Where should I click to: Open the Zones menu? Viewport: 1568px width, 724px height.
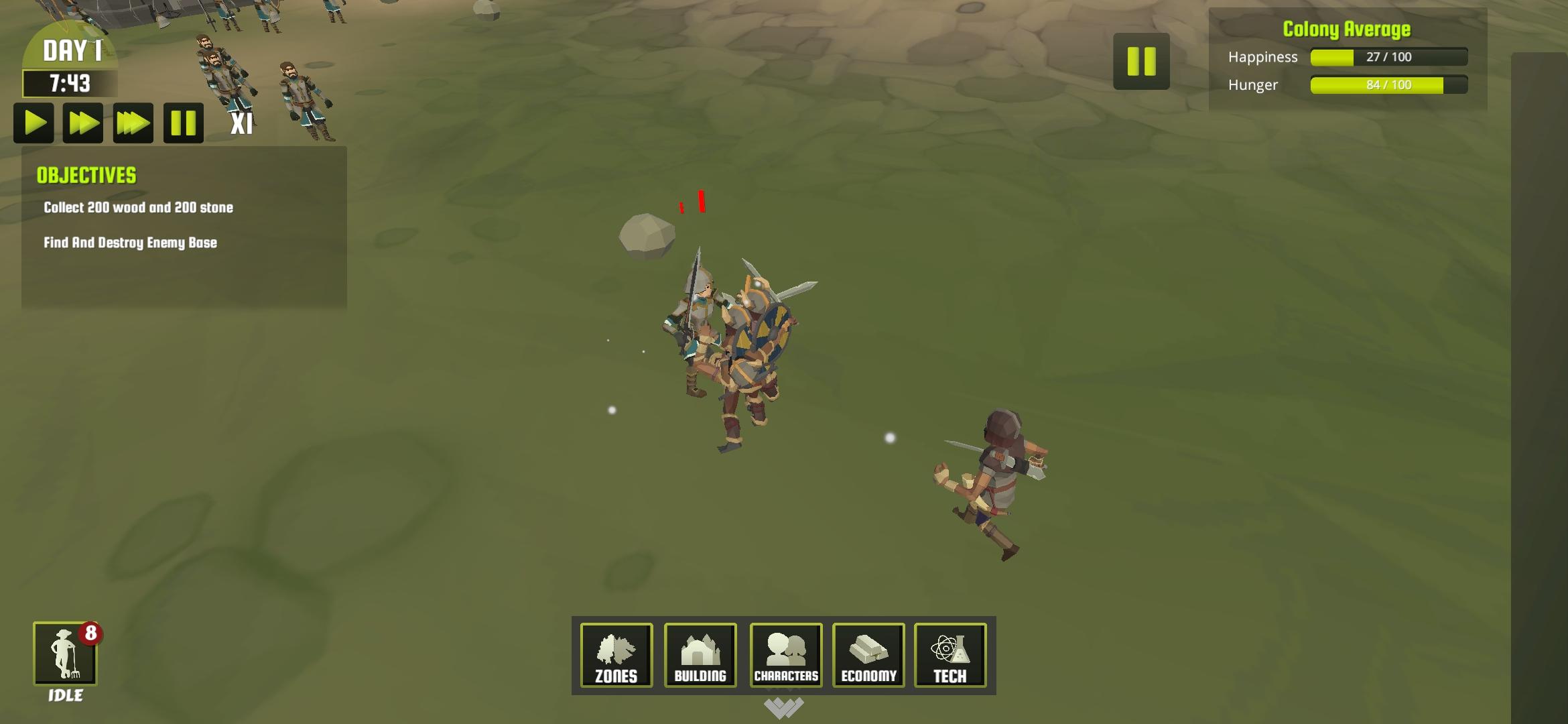click(616, 656)
